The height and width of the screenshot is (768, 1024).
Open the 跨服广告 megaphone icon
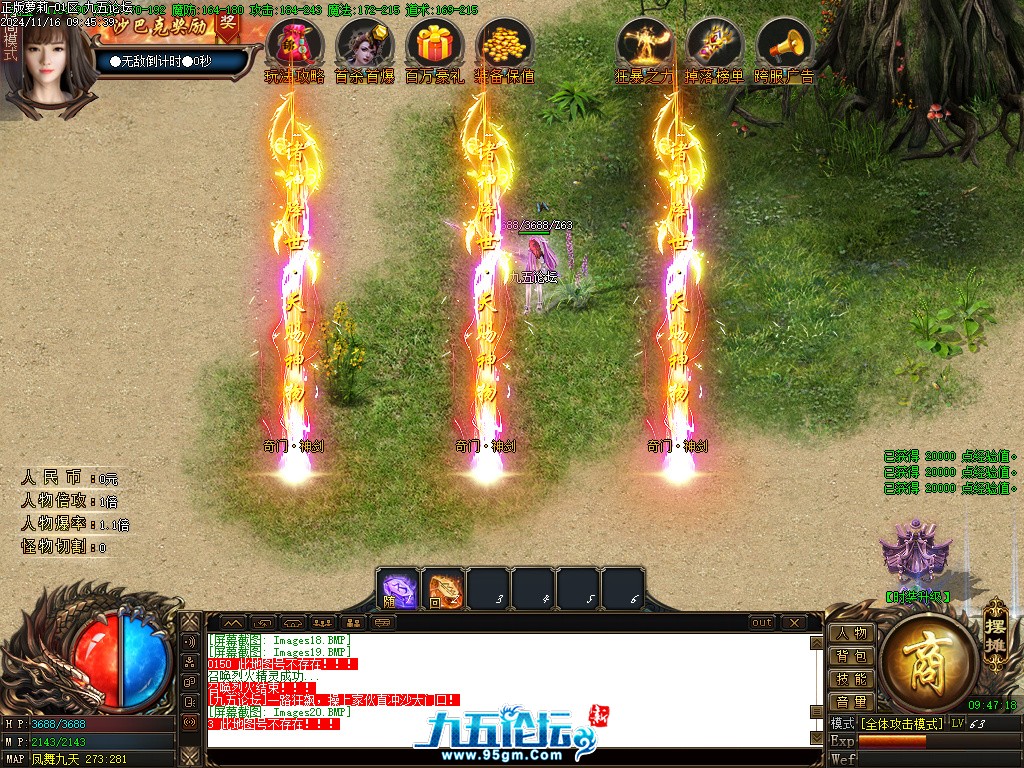point(784,45)
